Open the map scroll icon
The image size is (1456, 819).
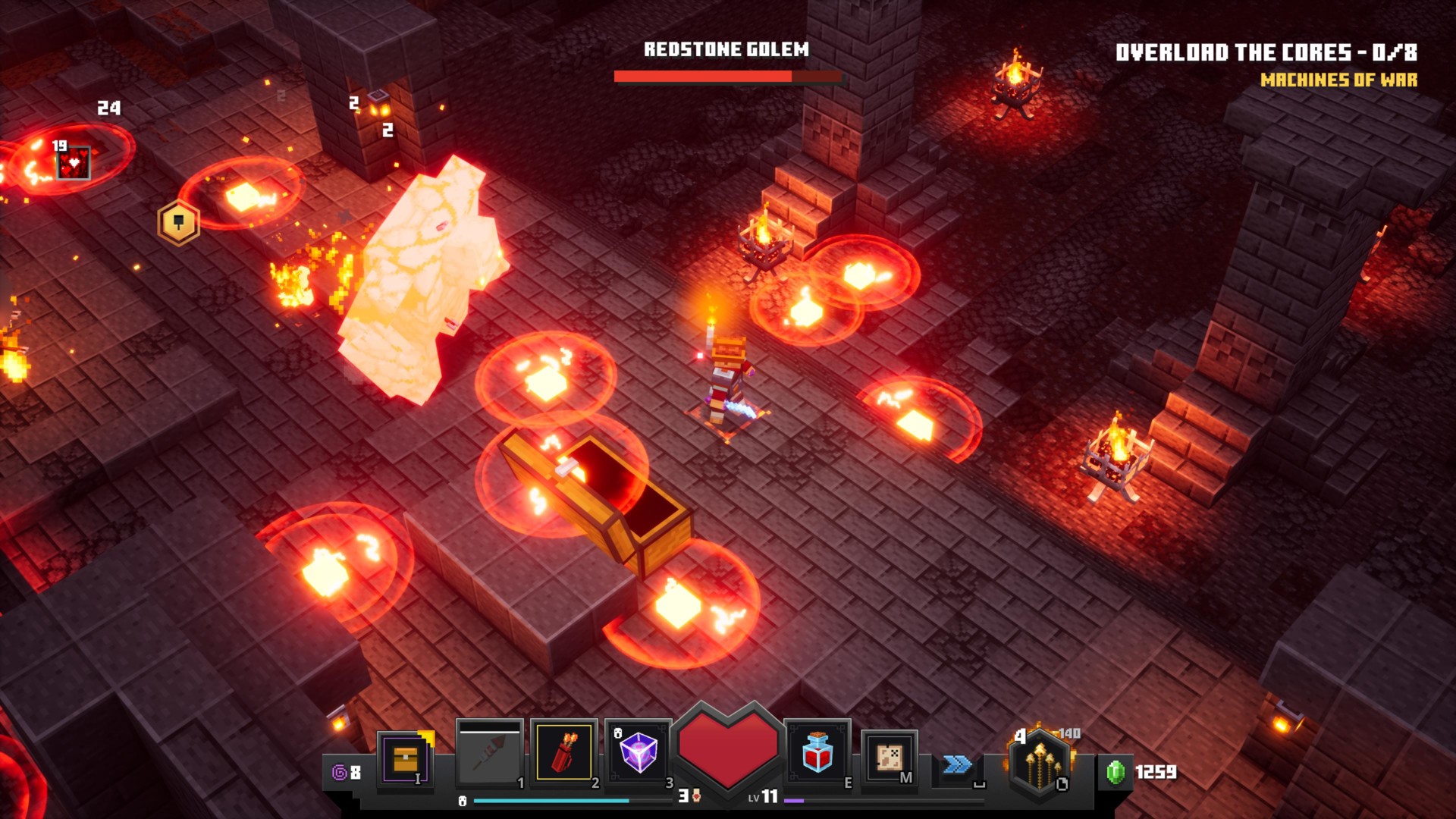pos(889,758)
